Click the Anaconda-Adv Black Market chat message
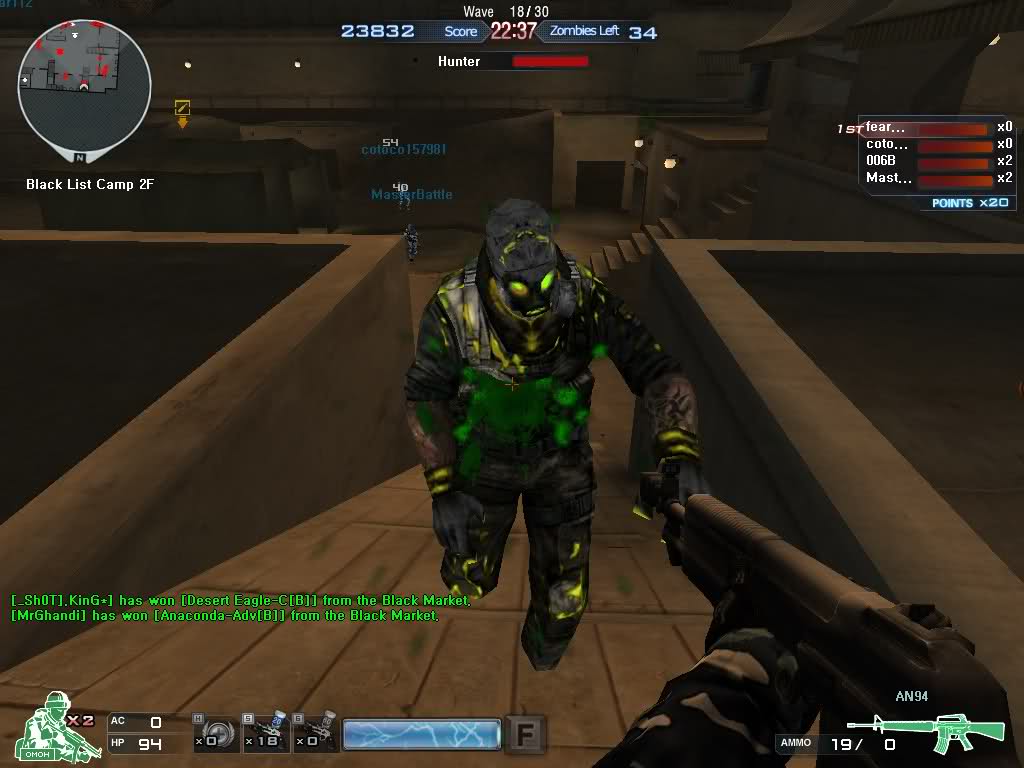Screen dimensions: 1024x768 pyautogui.click(x=225, y=616)
